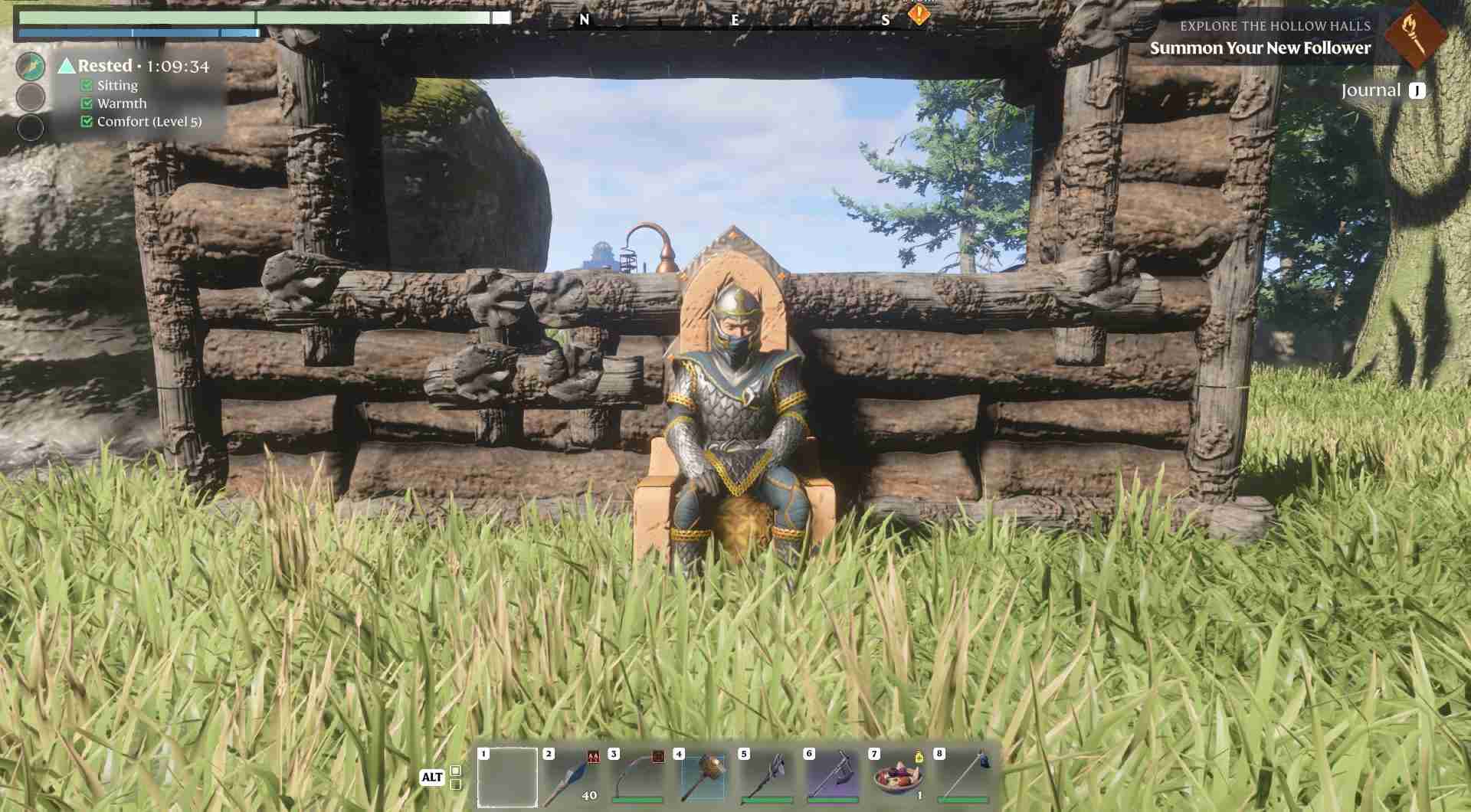Toggle the Sitting buff checkbox

[x=86, y=85]
